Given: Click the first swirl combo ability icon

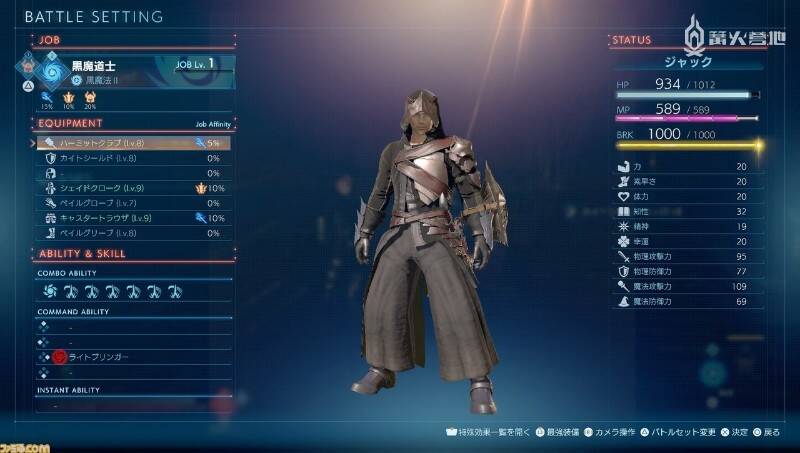Looking at the screenshot, I should [x=50, y=292].
